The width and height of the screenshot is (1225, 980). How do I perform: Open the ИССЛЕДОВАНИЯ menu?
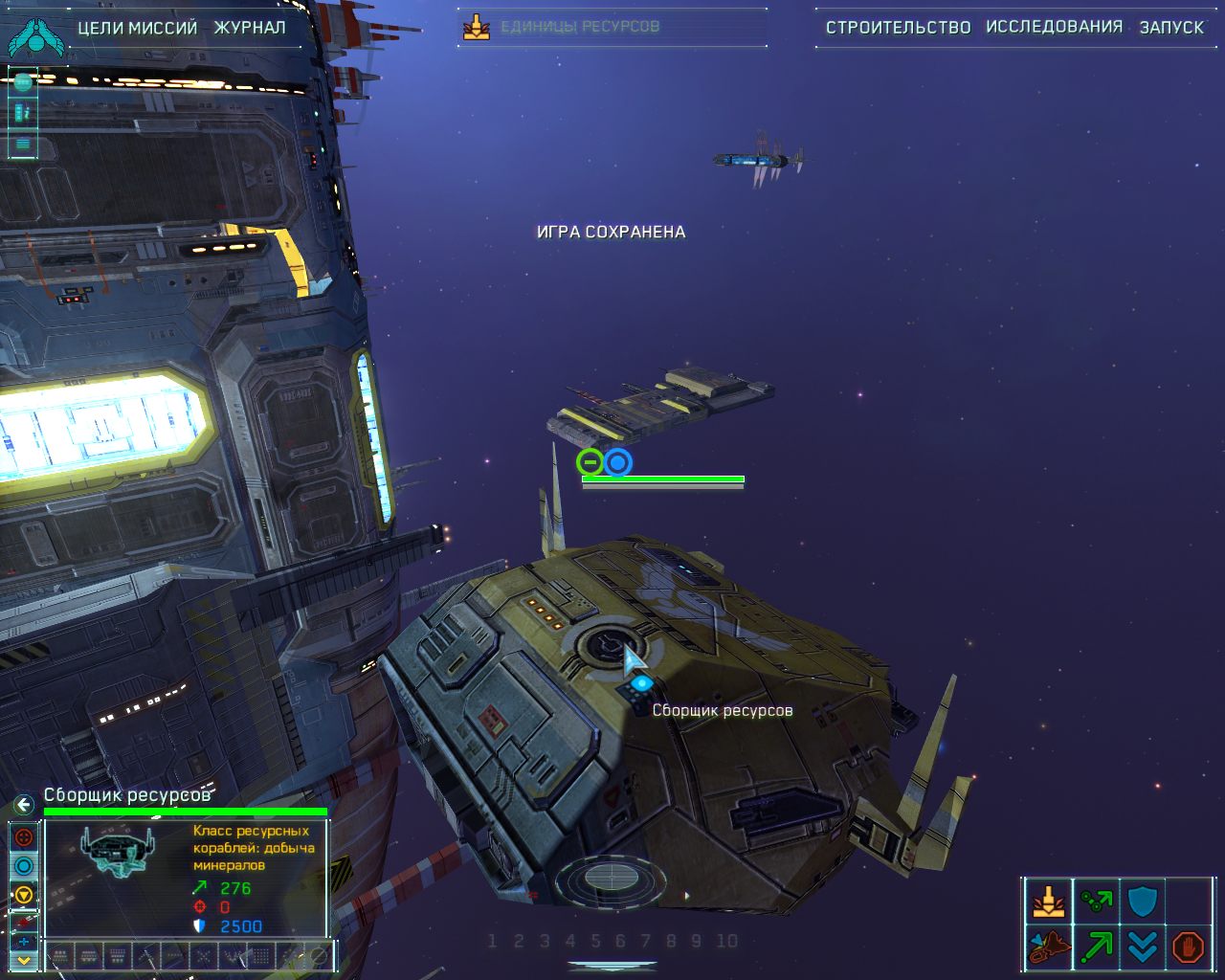pyautogui.click(x=1054, y=27)
